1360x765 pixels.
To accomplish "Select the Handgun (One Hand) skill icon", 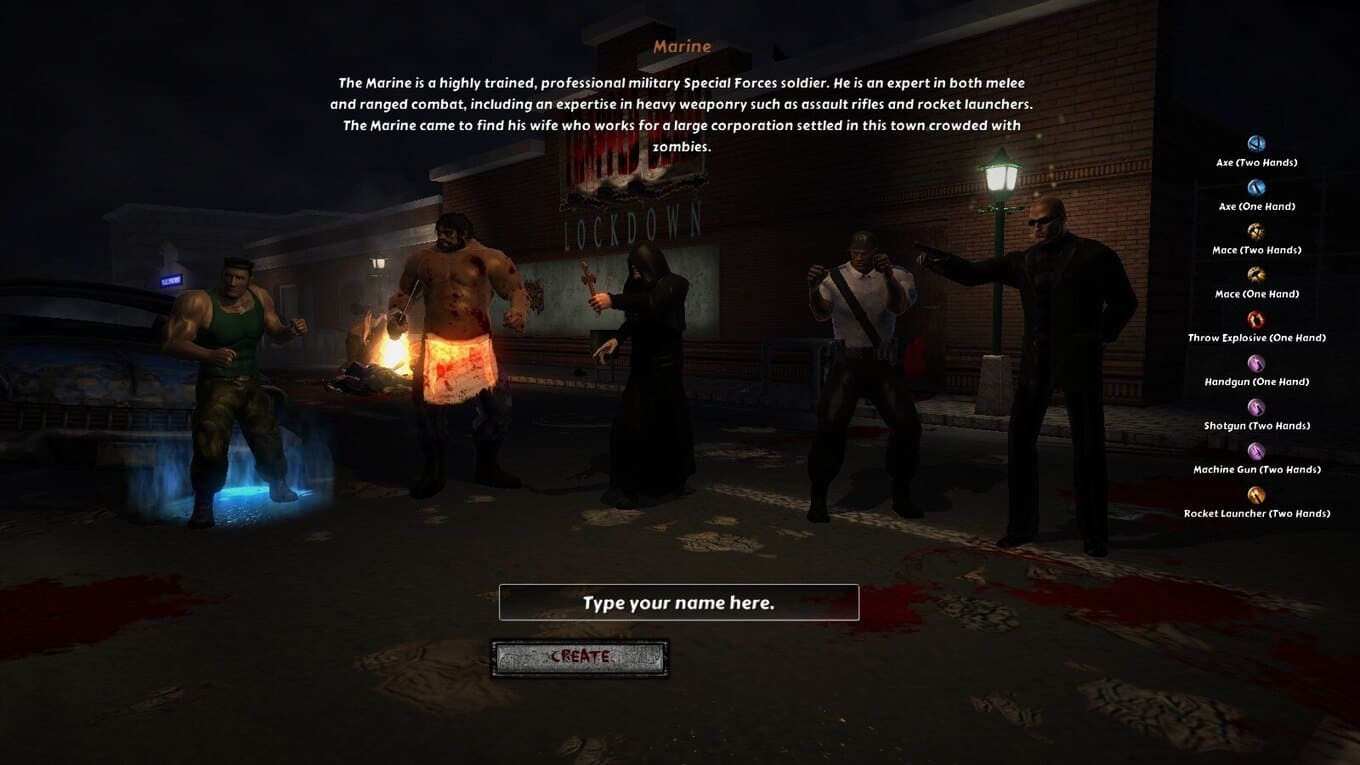I will (1256, 363).
